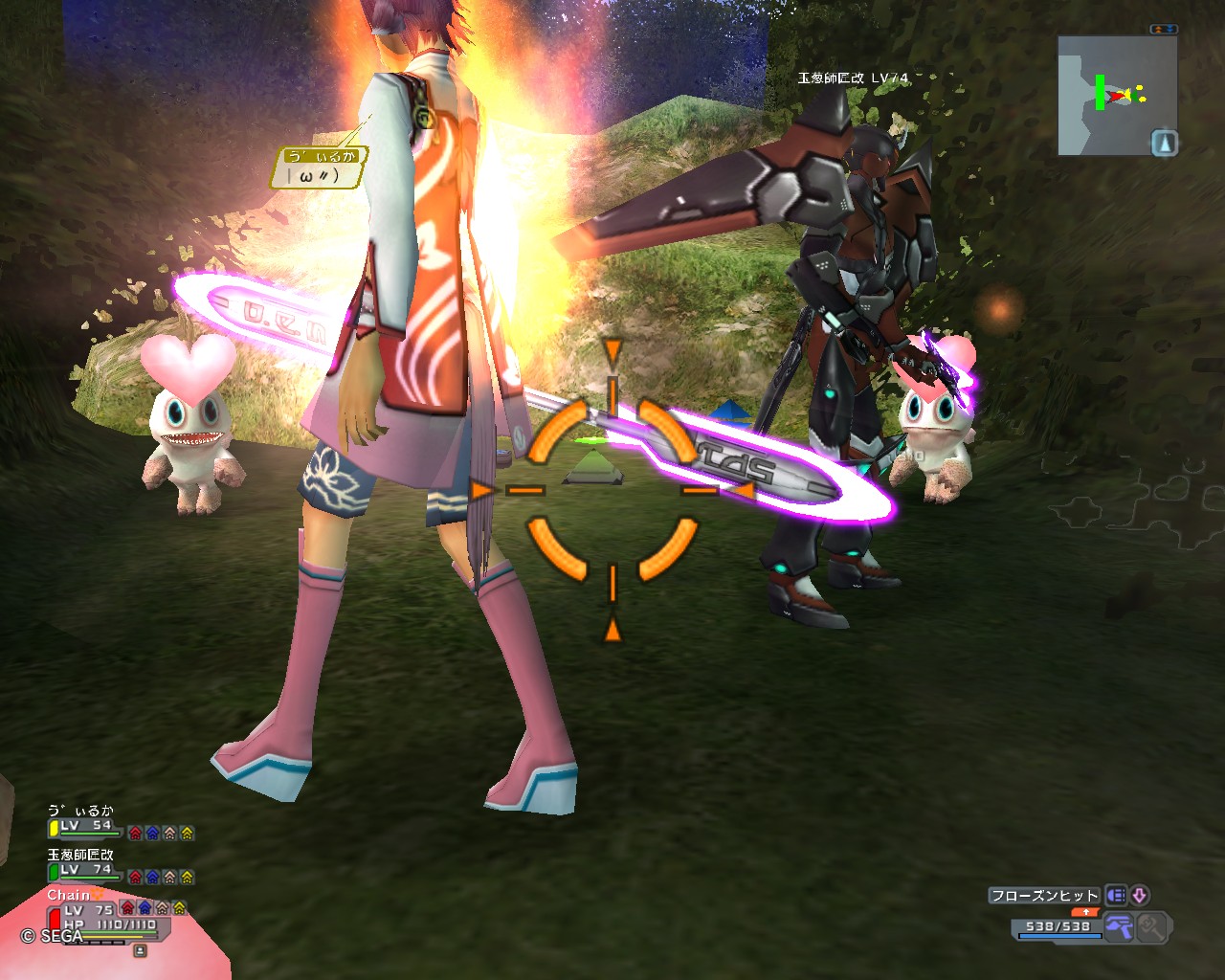Screen dimensions: 1225x980
Task: Click the orange up-arrow tab above PP gauge
Action: click(x=1085, y=912)
